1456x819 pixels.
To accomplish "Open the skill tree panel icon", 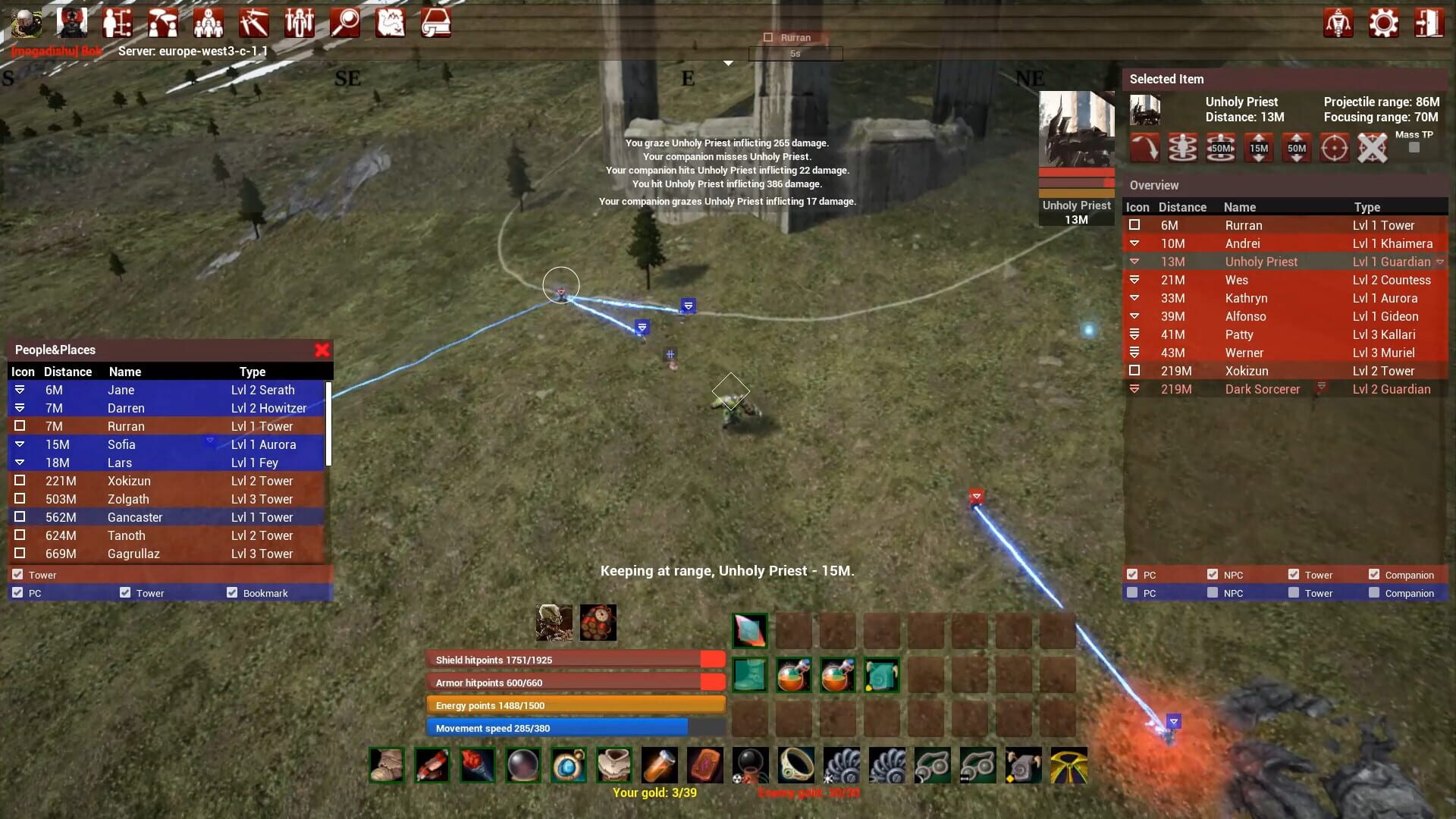I will tap(118, 23).
